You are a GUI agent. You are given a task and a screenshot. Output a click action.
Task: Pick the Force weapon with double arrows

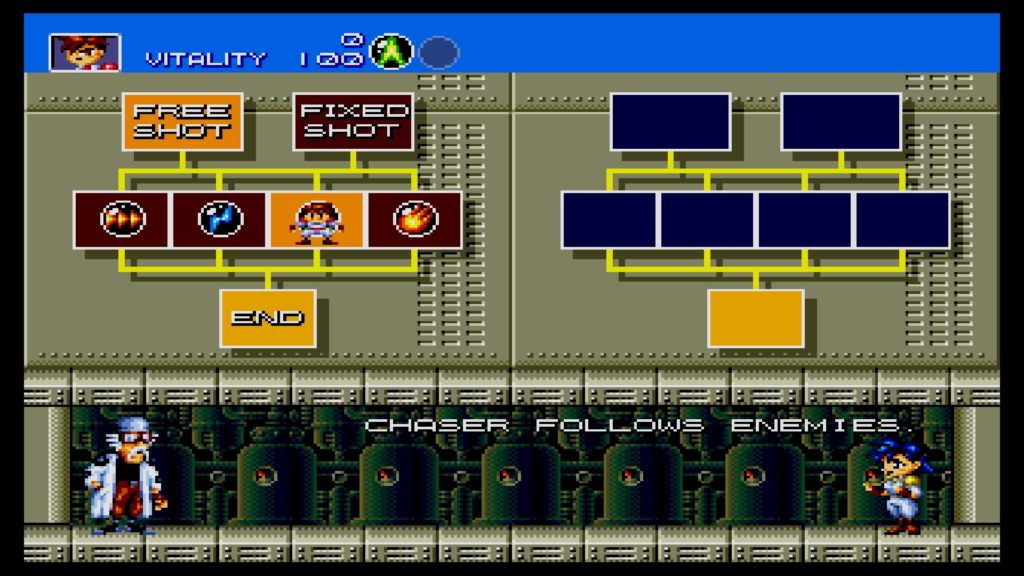[x=122, y=219]
